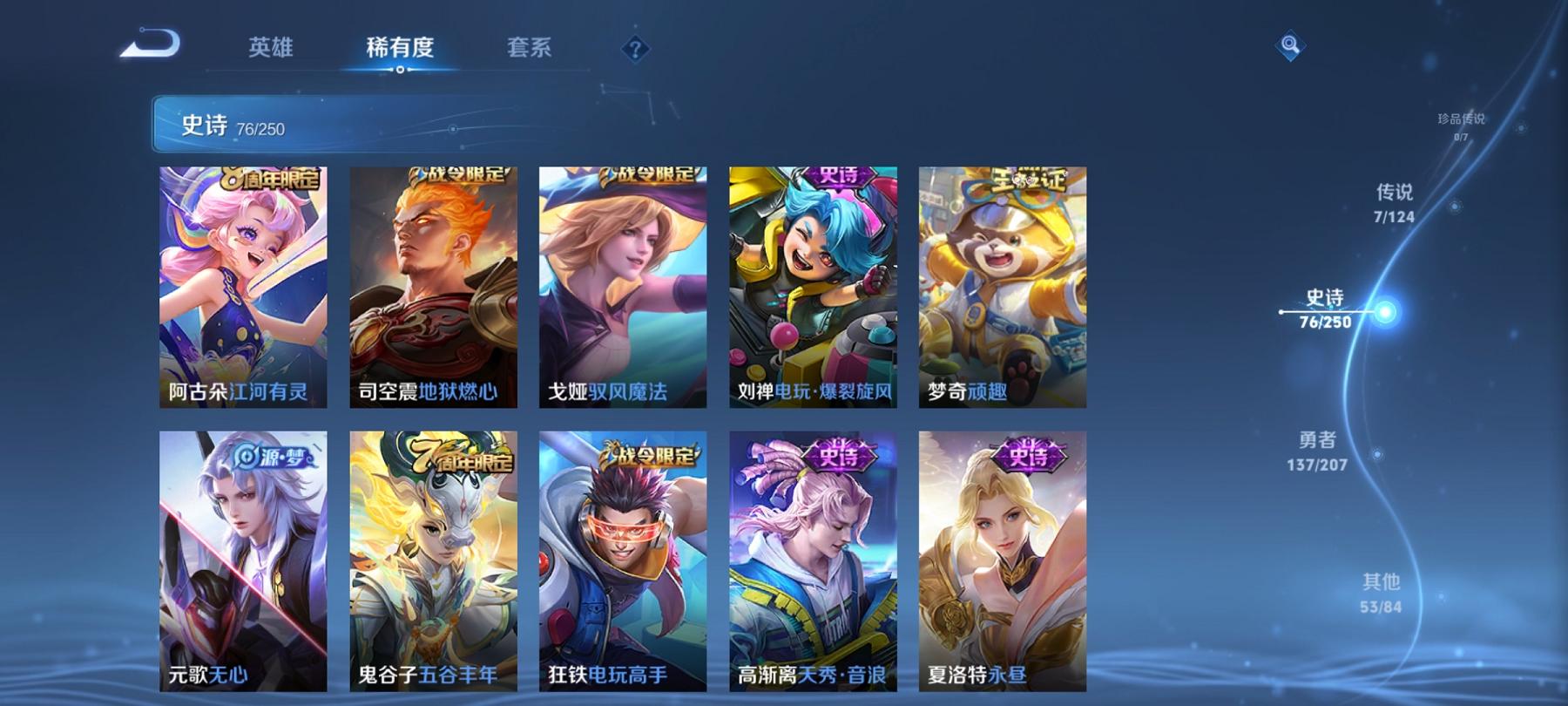
Task: Select the 稀有度 tab
Action: [x=400, y=50]
